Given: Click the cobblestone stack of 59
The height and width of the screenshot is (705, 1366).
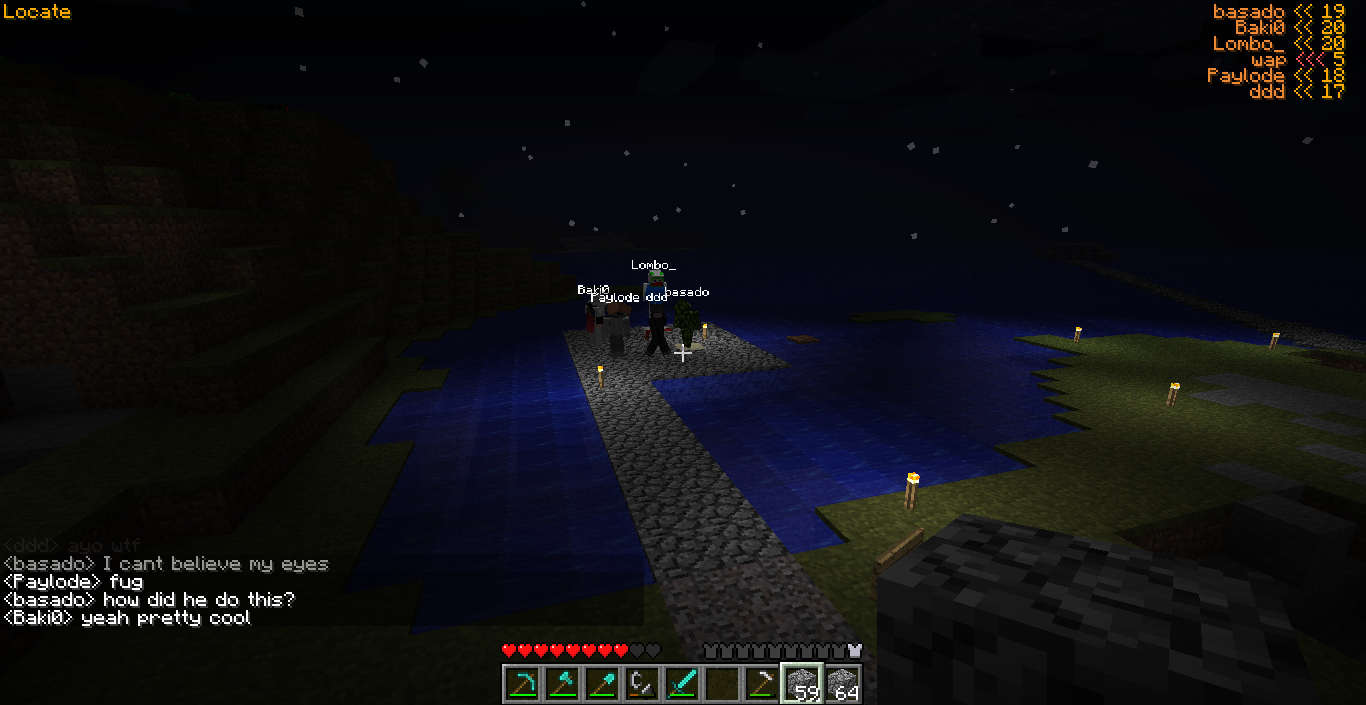Looking at the screenshot, I should tap(802, 684).
